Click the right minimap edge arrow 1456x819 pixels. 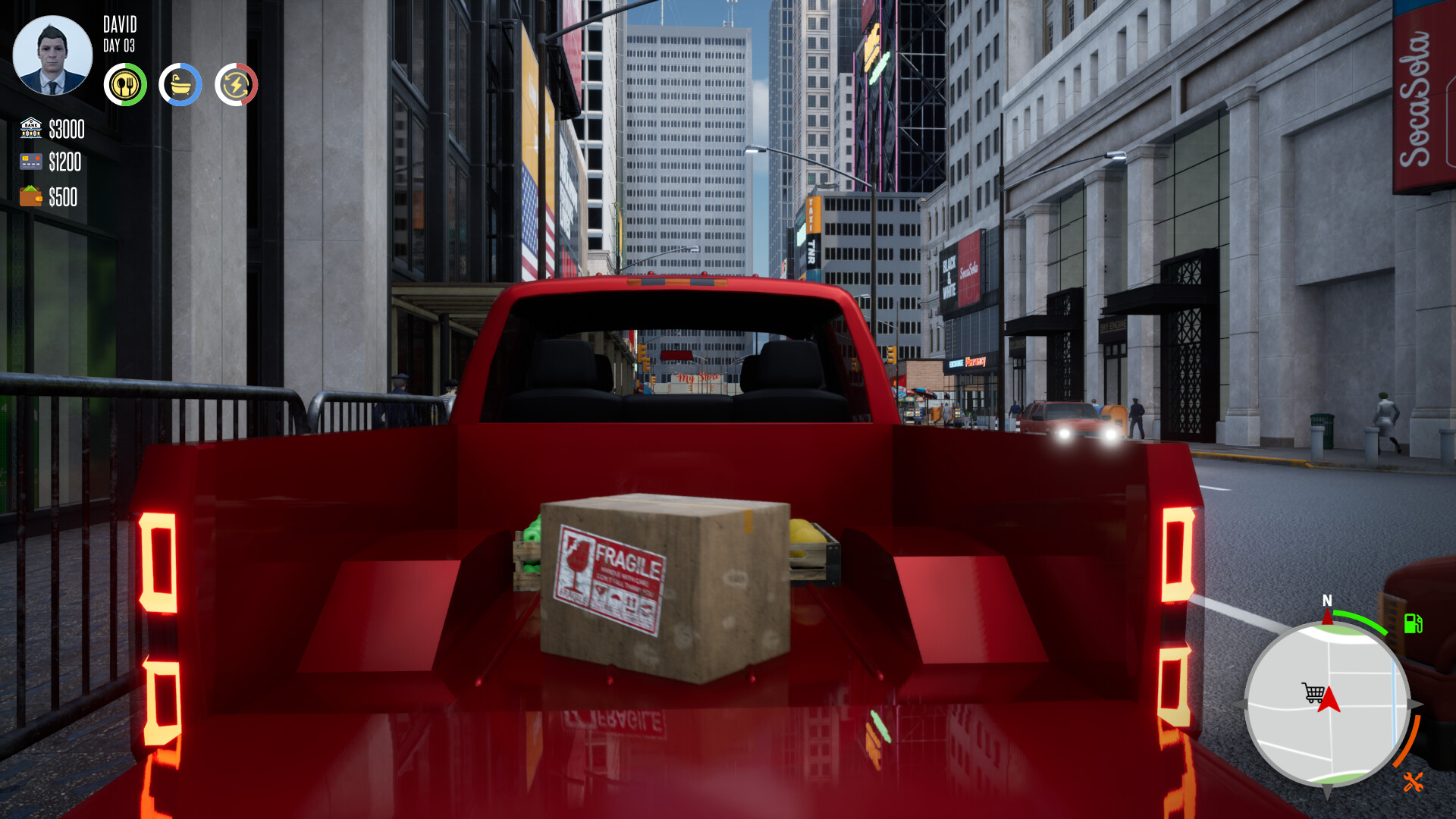(x=1416, y=704)
